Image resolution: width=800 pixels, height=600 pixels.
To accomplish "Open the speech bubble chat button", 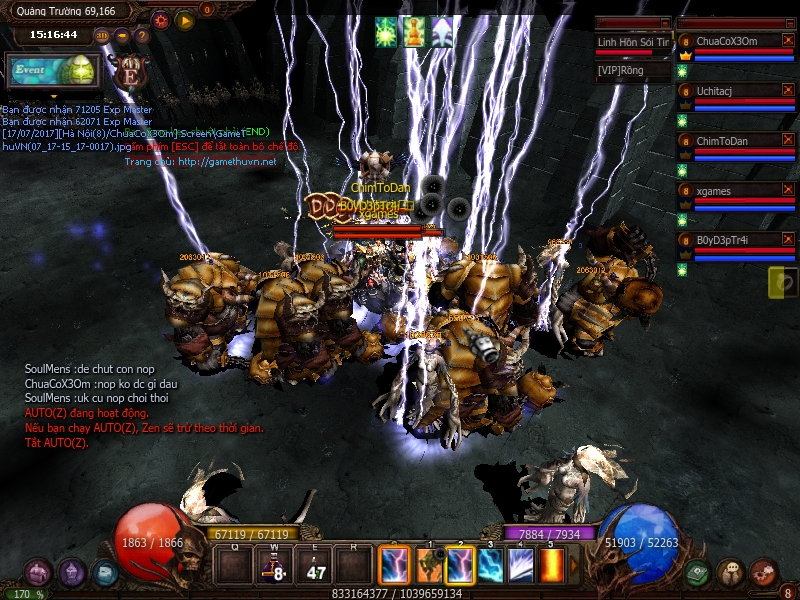I will click(x=731, y=573).
